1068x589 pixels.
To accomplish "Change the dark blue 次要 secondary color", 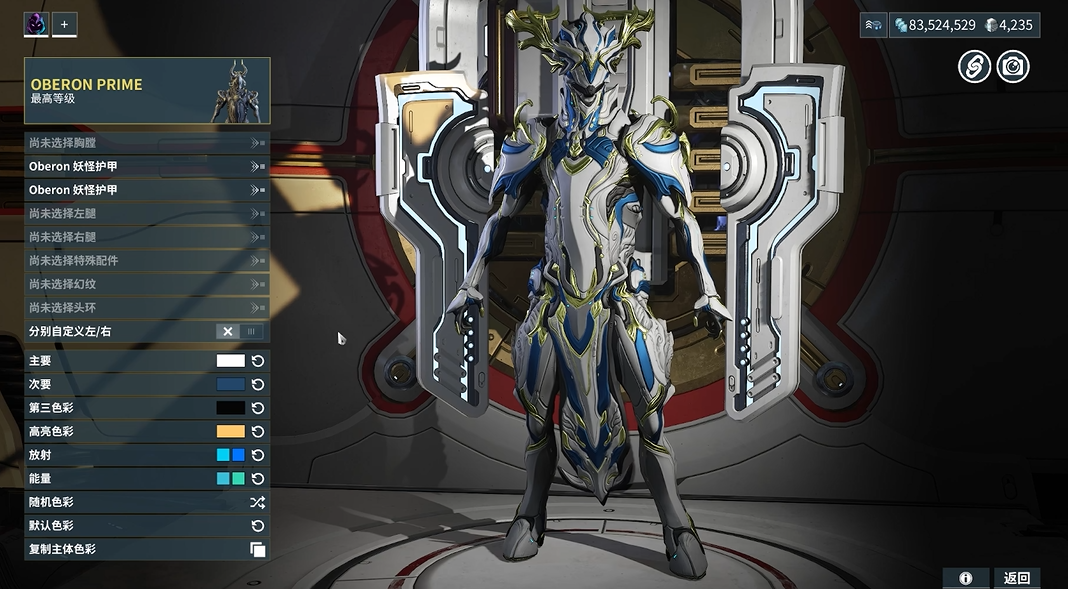I will click(x=231, y=384).
